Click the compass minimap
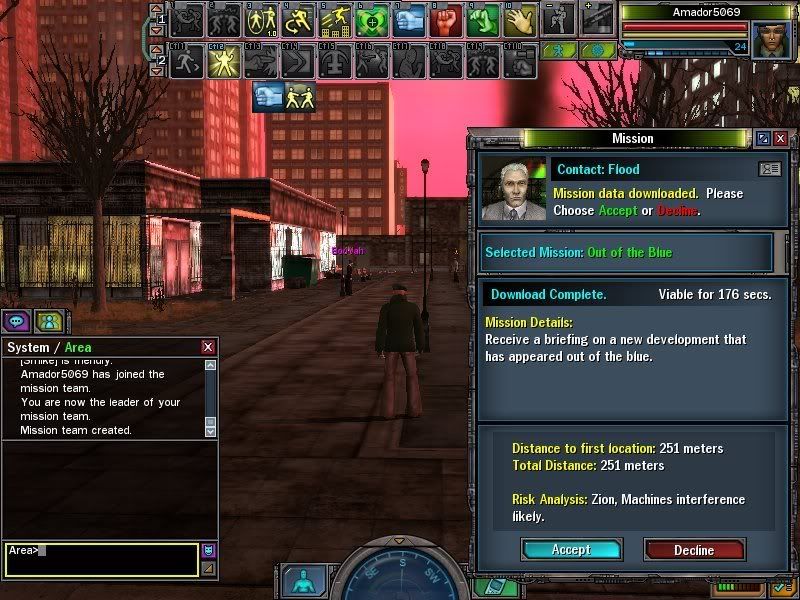Screen dimensions: 800x600 (x=400, y=578)
